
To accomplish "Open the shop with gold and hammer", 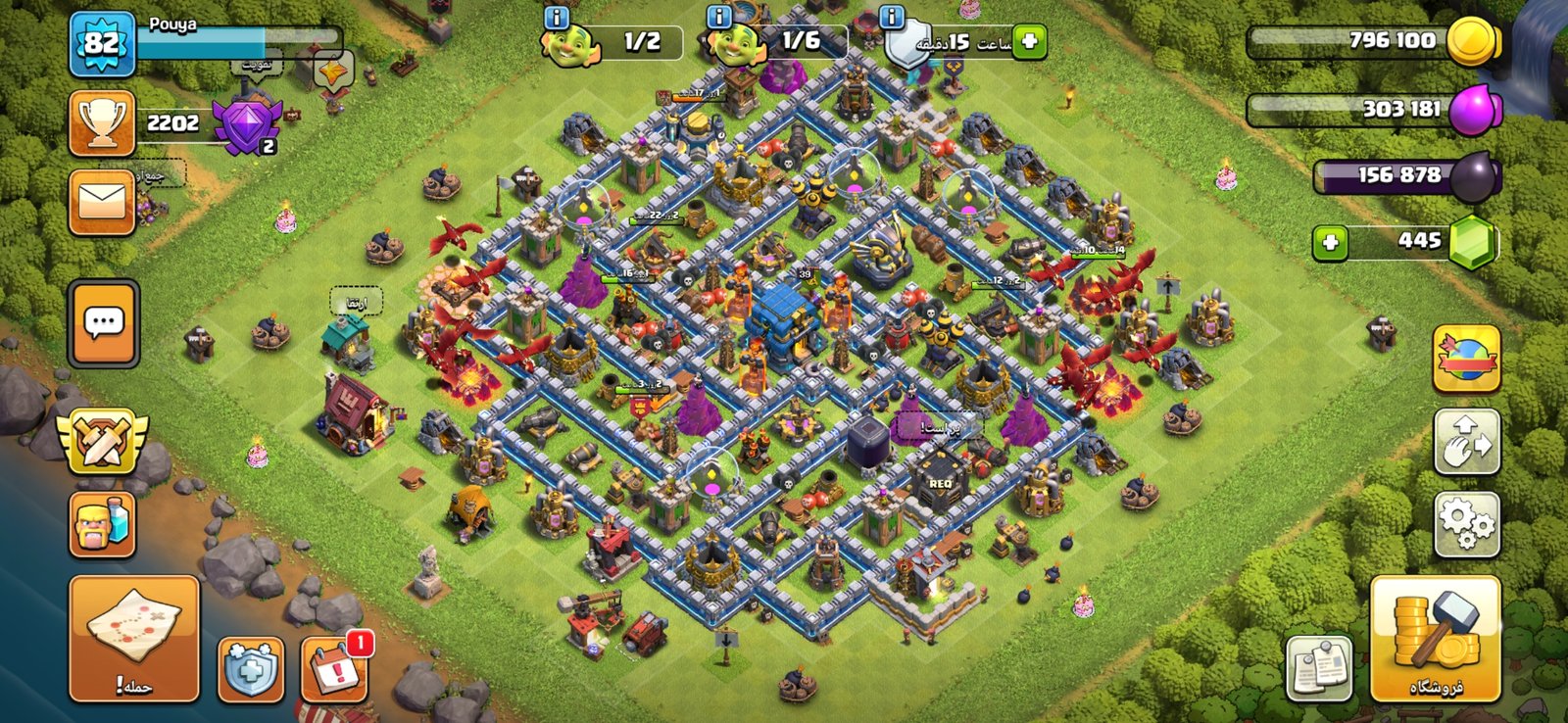I will [x=1435, y=638].
